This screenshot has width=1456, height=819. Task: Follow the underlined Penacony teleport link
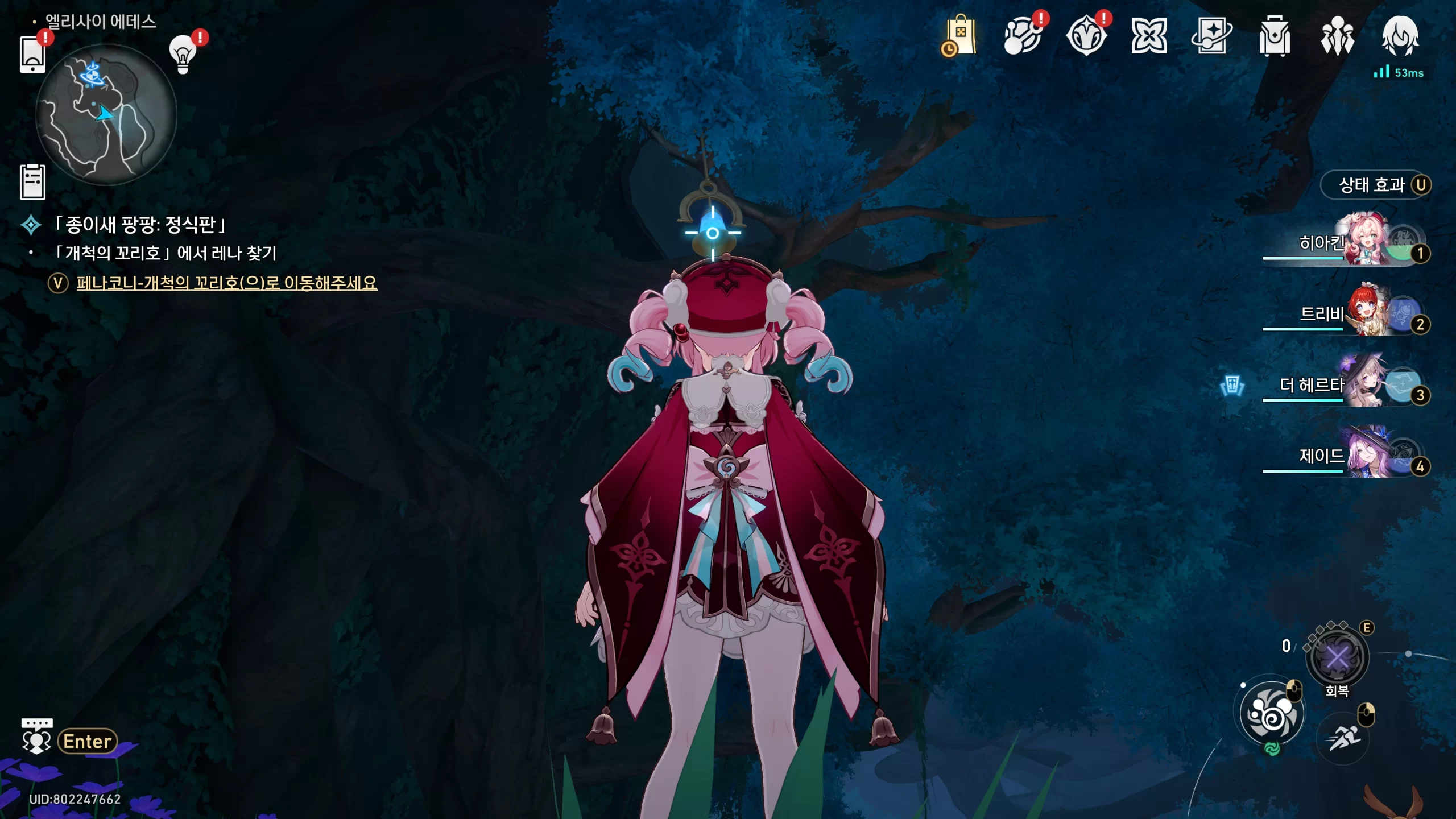coord(226,283)
